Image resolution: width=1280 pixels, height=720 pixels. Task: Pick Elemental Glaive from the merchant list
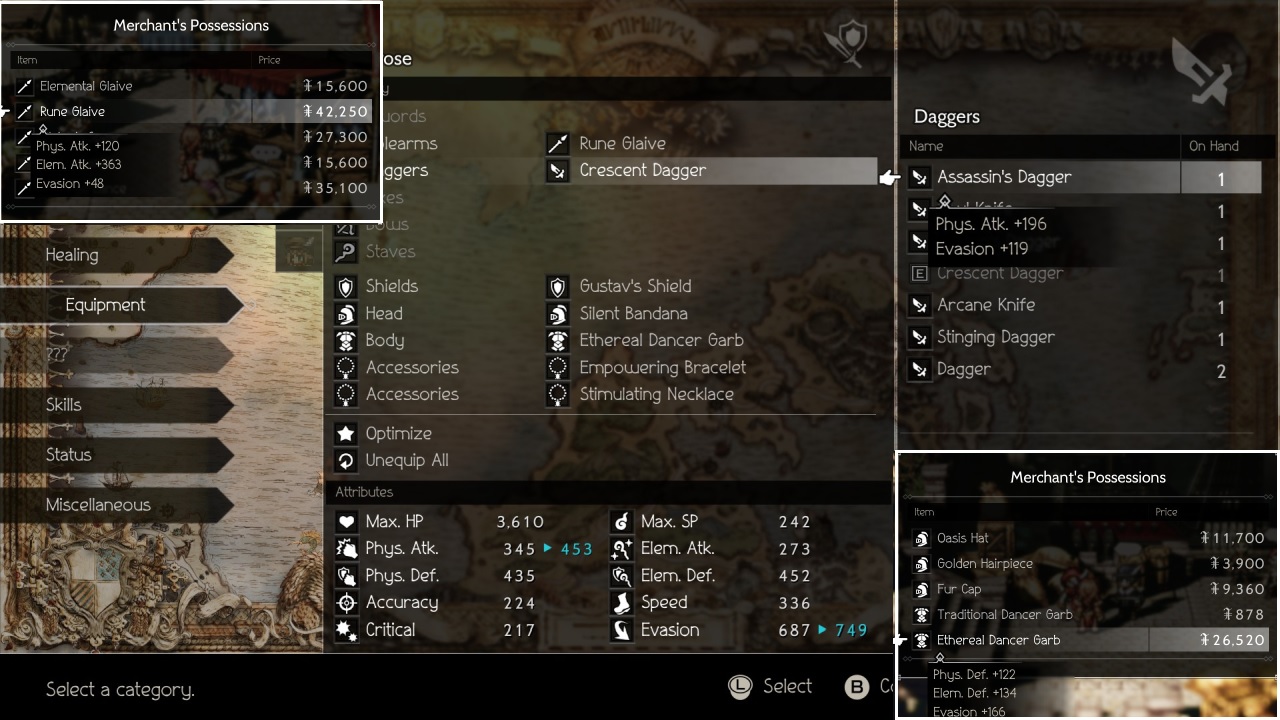86,87
